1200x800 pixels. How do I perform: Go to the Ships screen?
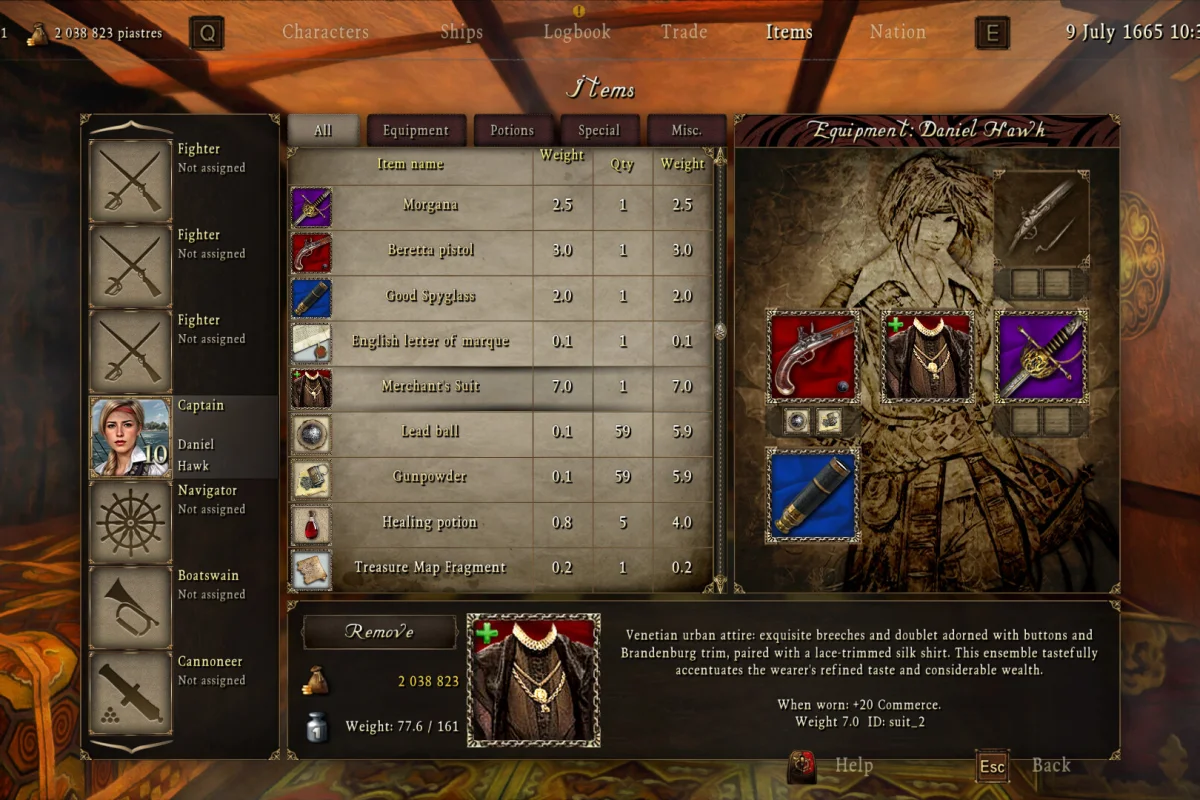(461, 32)
